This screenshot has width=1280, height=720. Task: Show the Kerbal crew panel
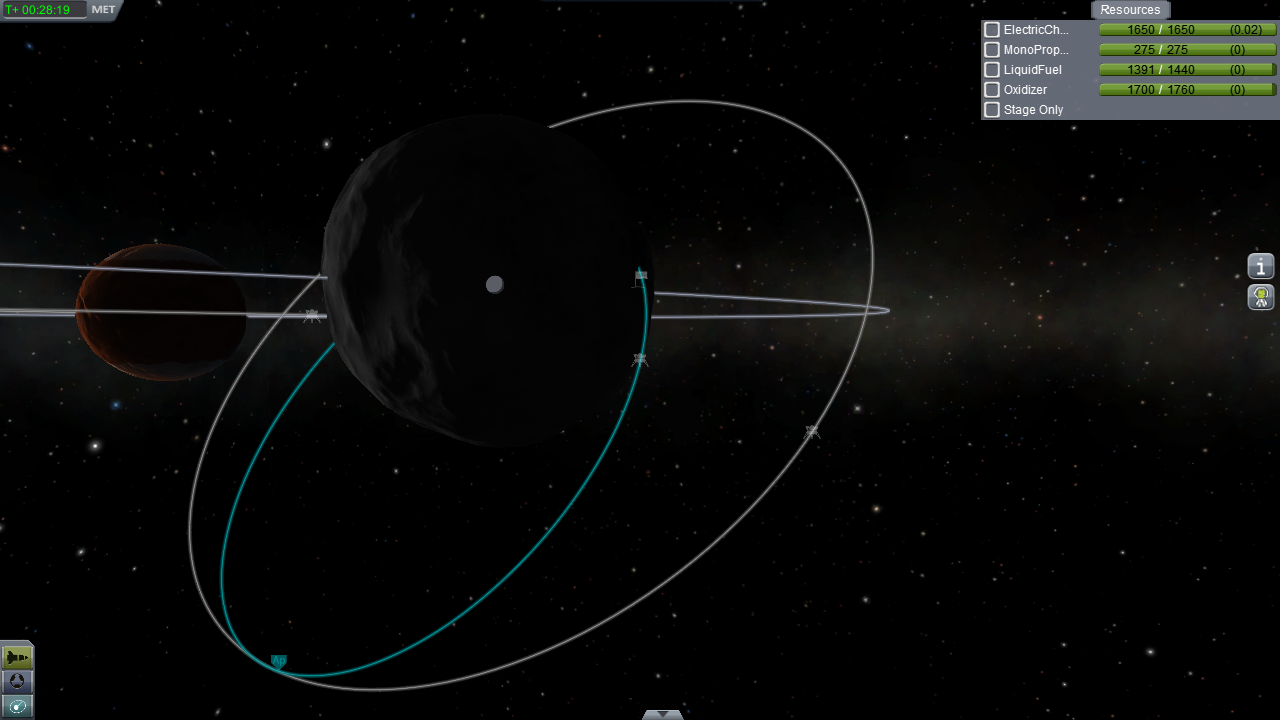pyautogui.click(x=1261, y=297)
